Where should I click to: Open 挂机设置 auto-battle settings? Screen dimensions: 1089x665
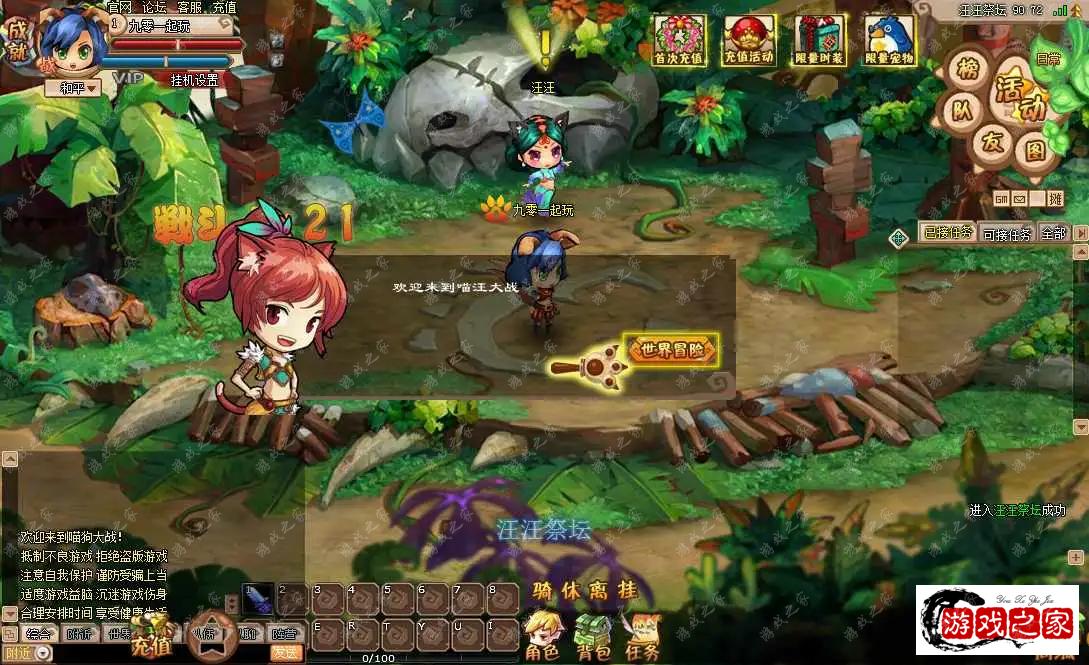[x=193, y=80]
